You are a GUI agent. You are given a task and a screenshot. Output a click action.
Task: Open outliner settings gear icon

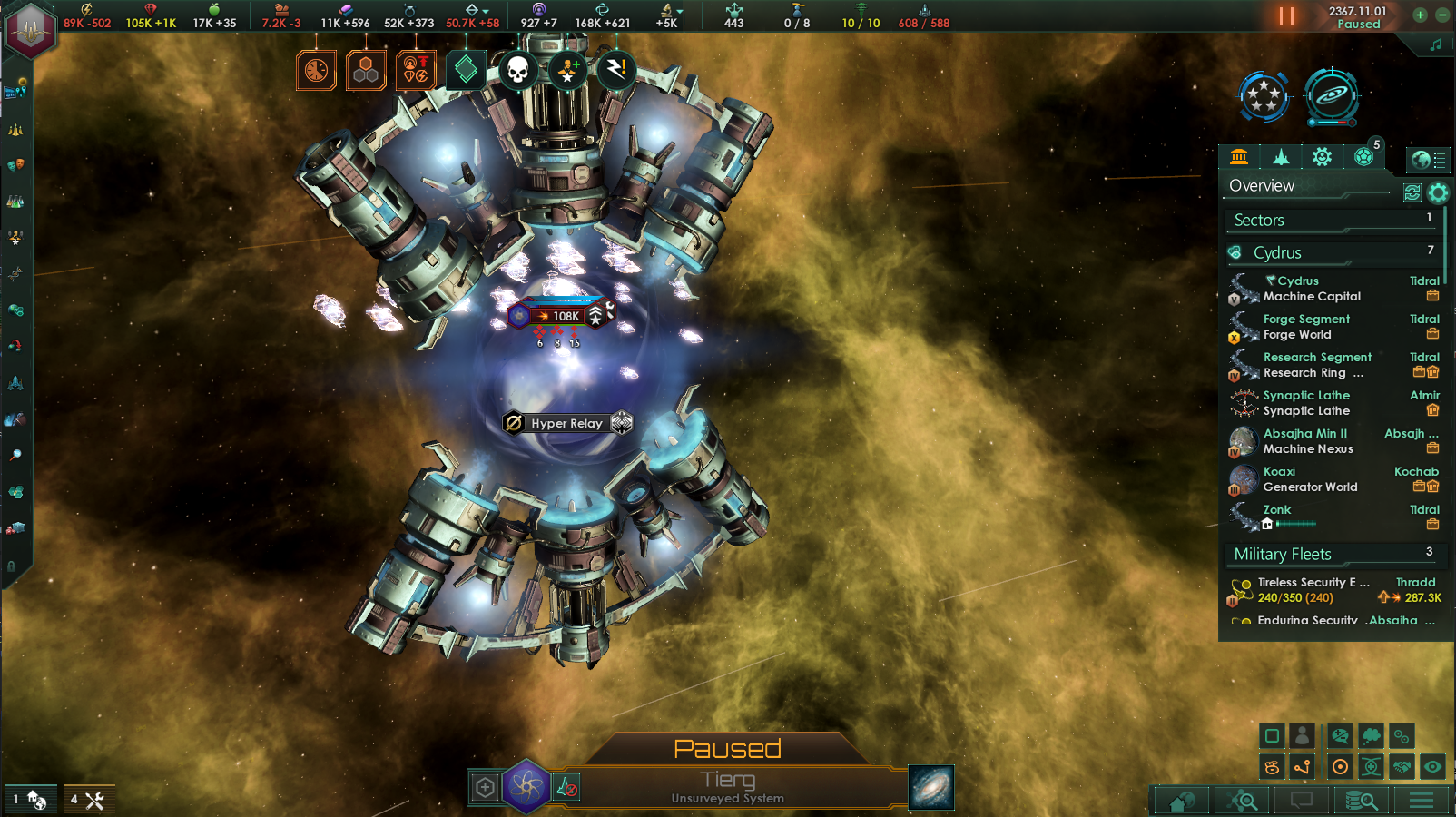coord(1438,192)
